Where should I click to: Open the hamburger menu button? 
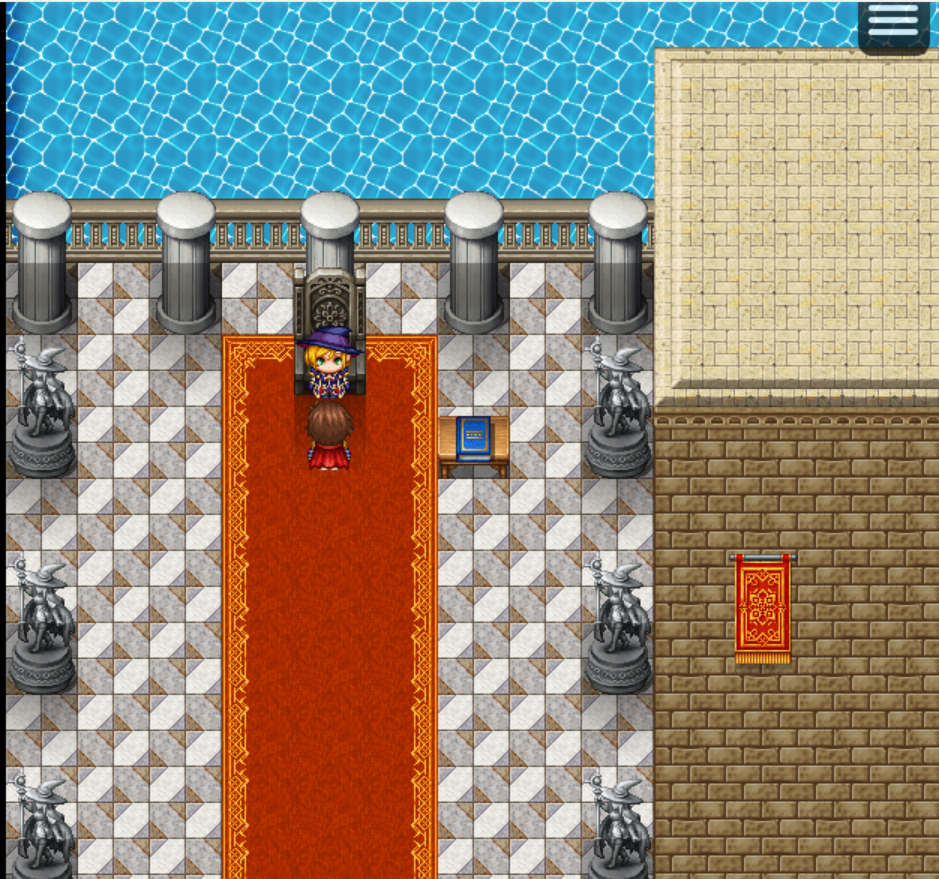[x=893, y=24]
